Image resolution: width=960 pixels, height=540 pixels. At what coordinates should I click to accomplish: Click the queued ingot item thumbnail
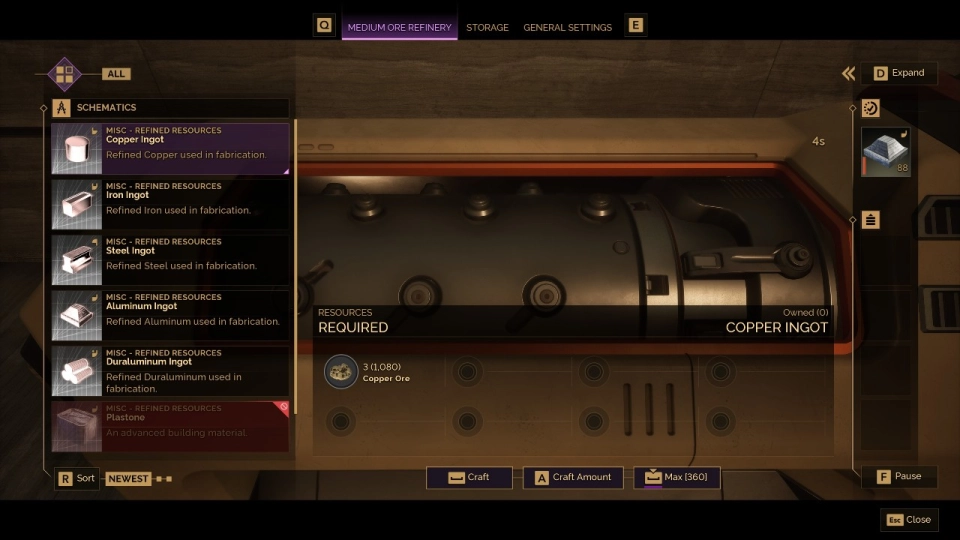coord(885,151)
